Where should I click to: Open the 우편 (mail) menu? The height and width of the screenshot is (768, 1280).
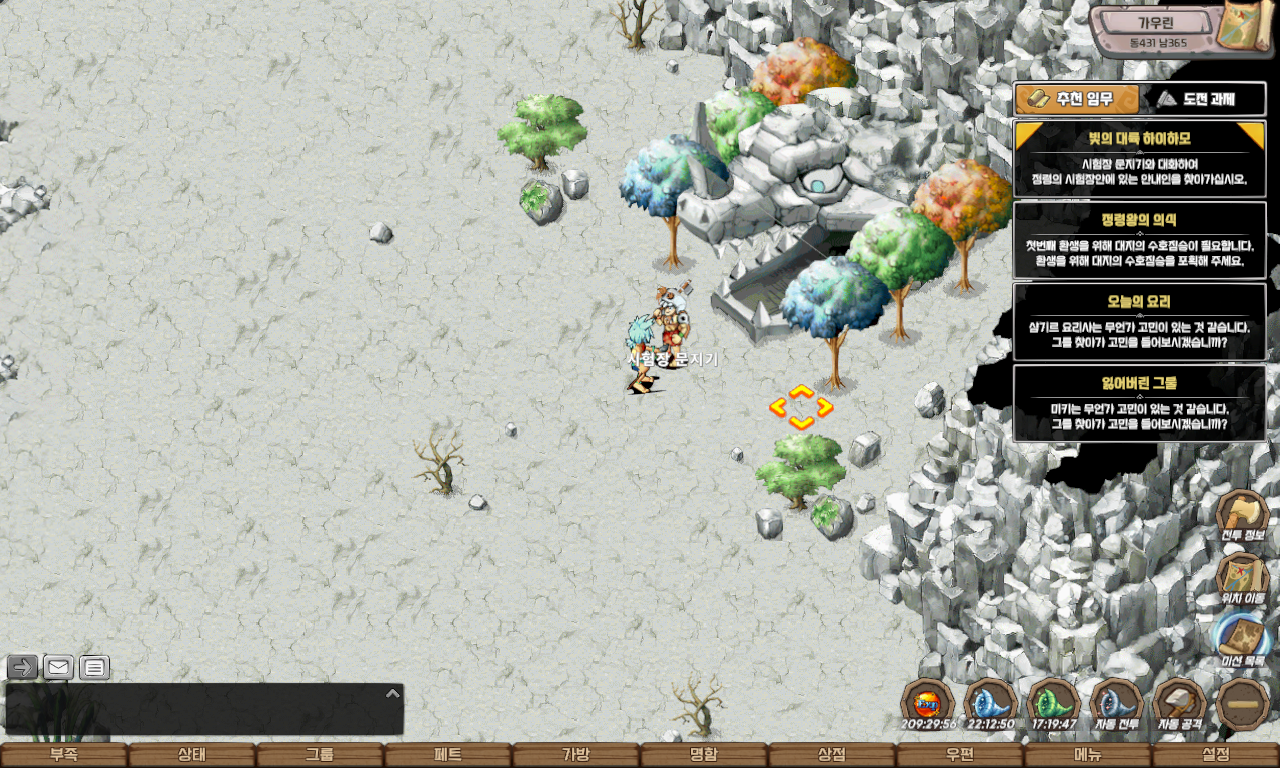[x=960, y=755]
